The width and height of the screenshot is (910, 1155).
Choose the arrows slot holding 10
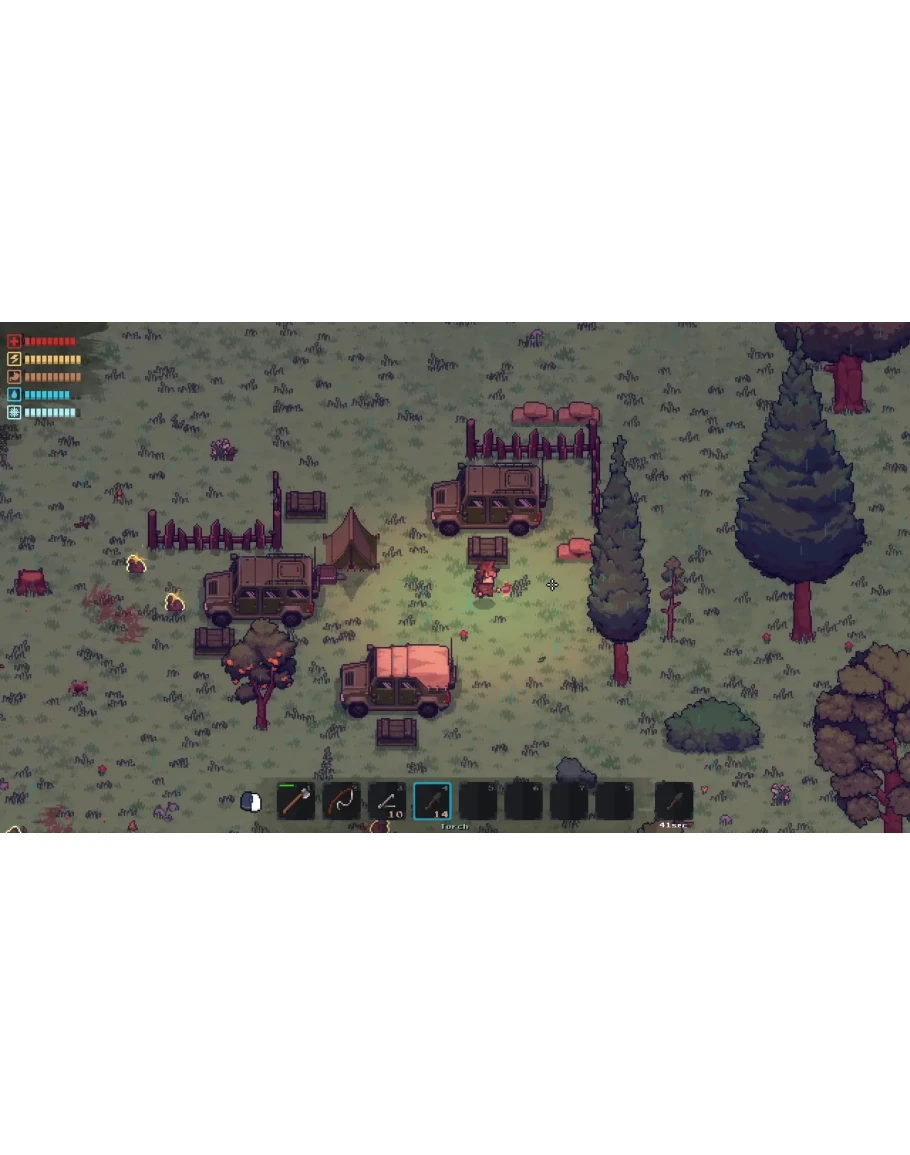(387, 801)
